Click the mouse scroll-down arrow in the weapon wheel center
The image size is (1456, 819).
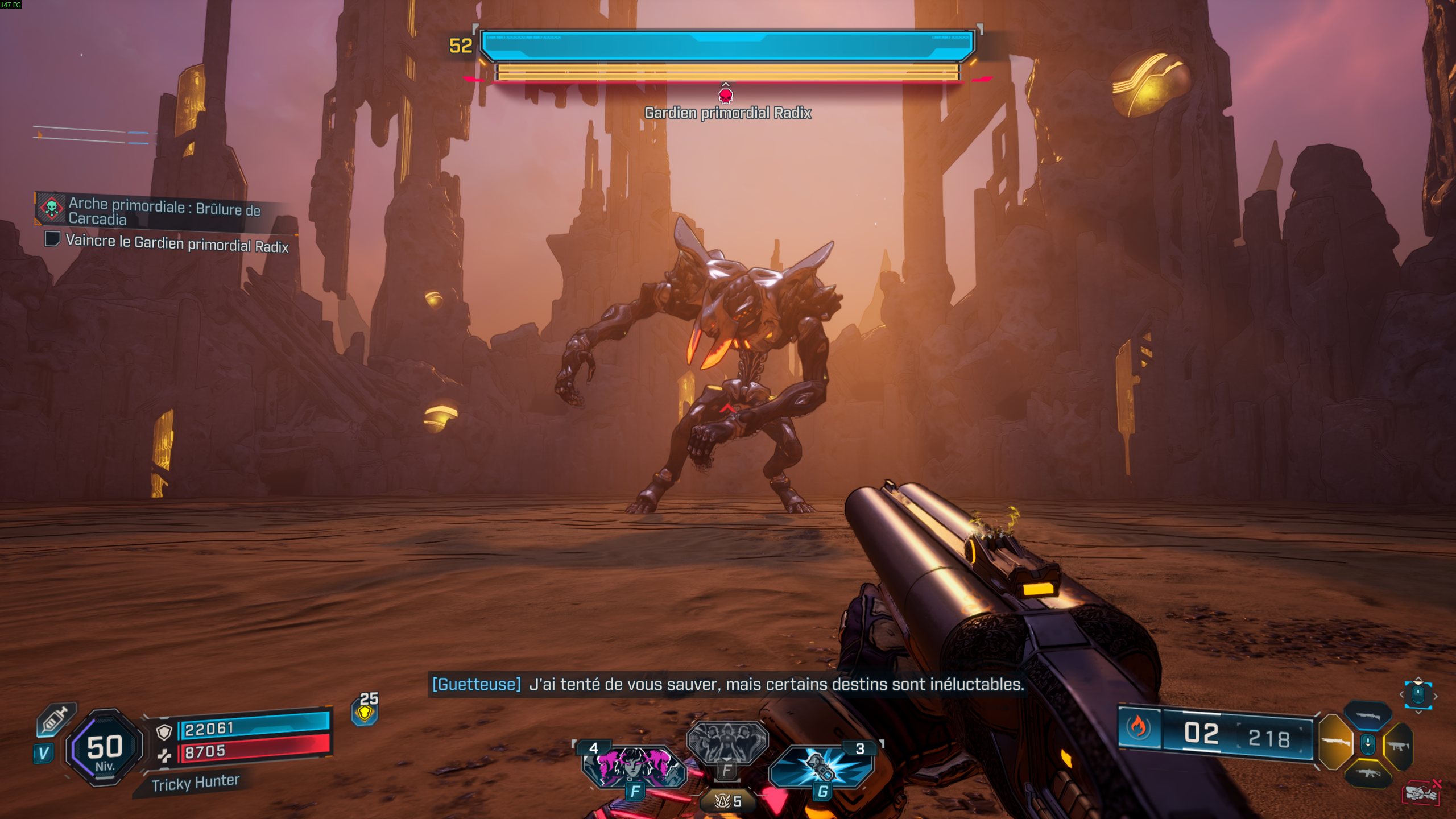point(1368,744)
